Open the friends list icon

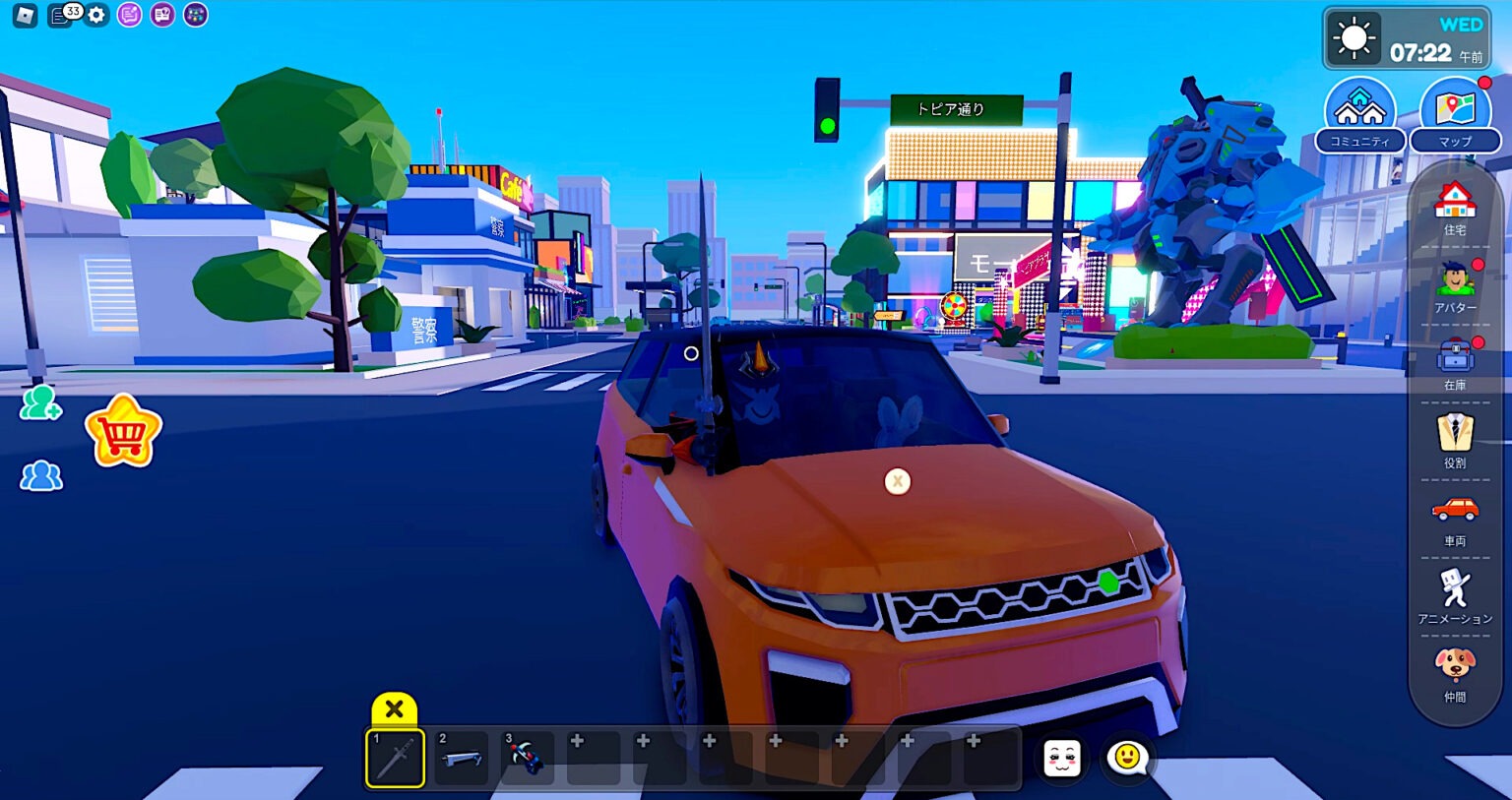pos(39,475)
